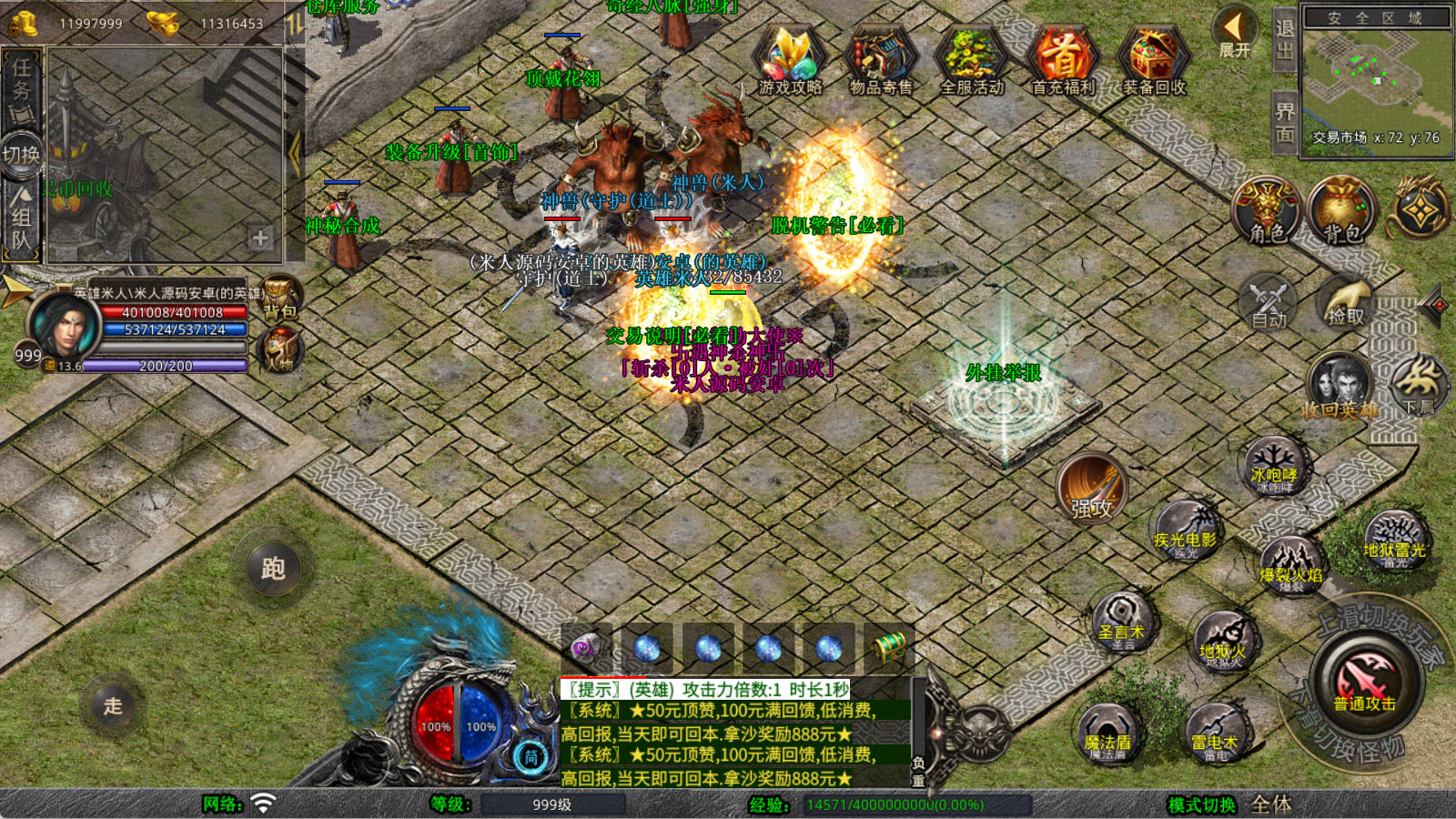Viewport: 1456px width, 819px height.
Task: Switch movement to 走 walk mode
Action: click(x=113, y=705)
